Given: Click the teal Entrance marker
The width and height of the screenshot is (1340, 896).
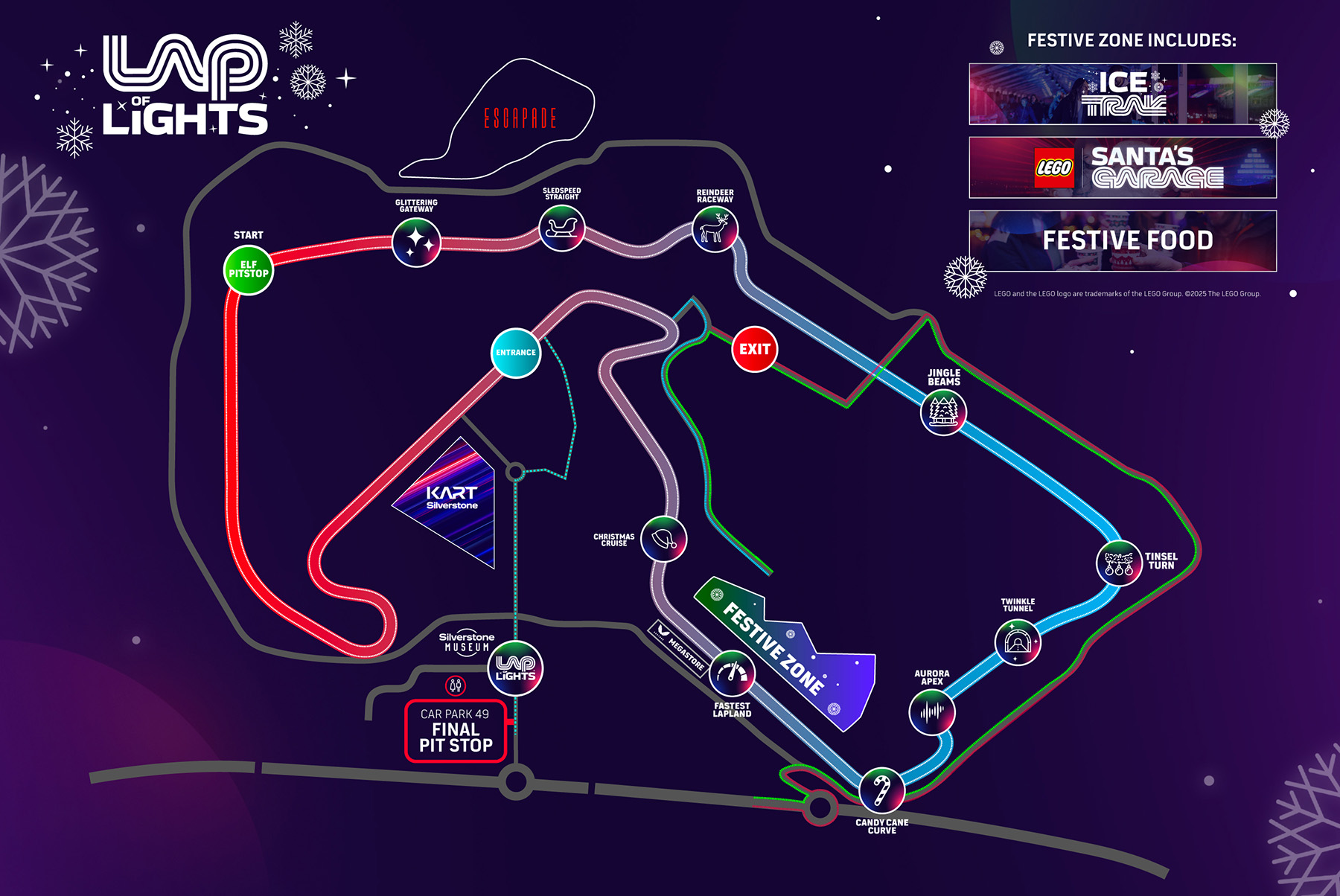Looking at the screenshot, I should point(515,353).
